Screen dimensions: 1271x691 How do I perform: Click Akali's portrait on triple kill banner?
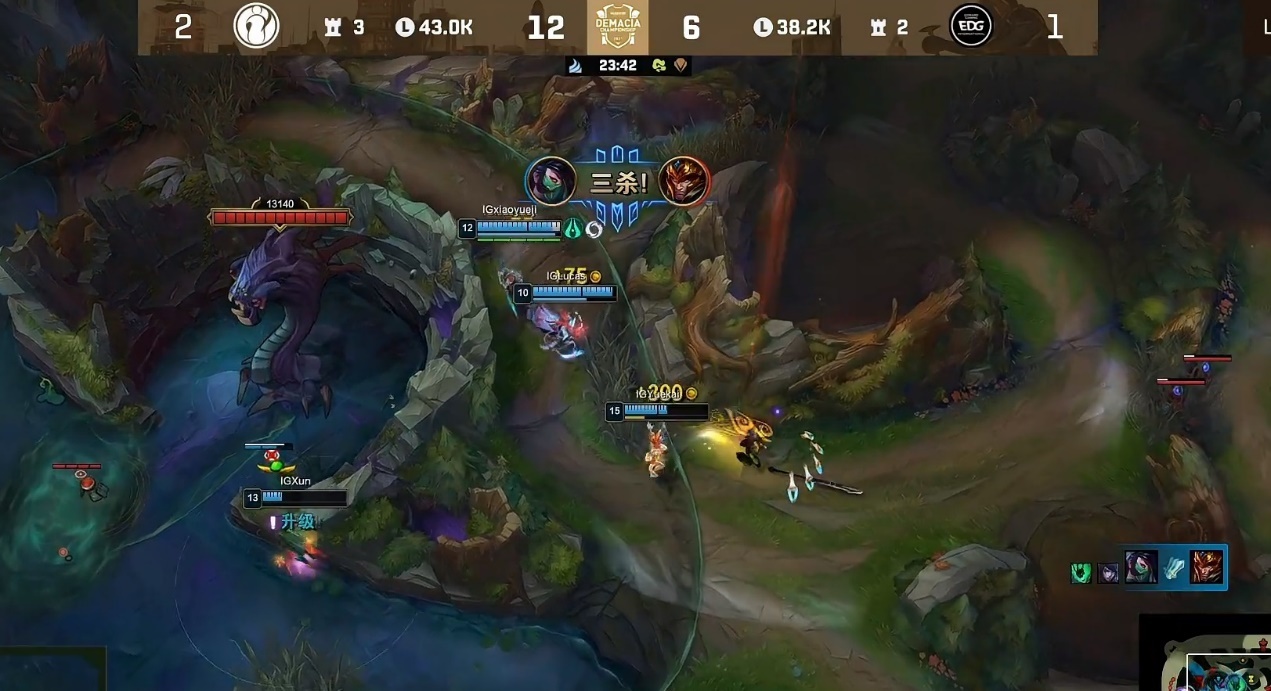point(550,181)
